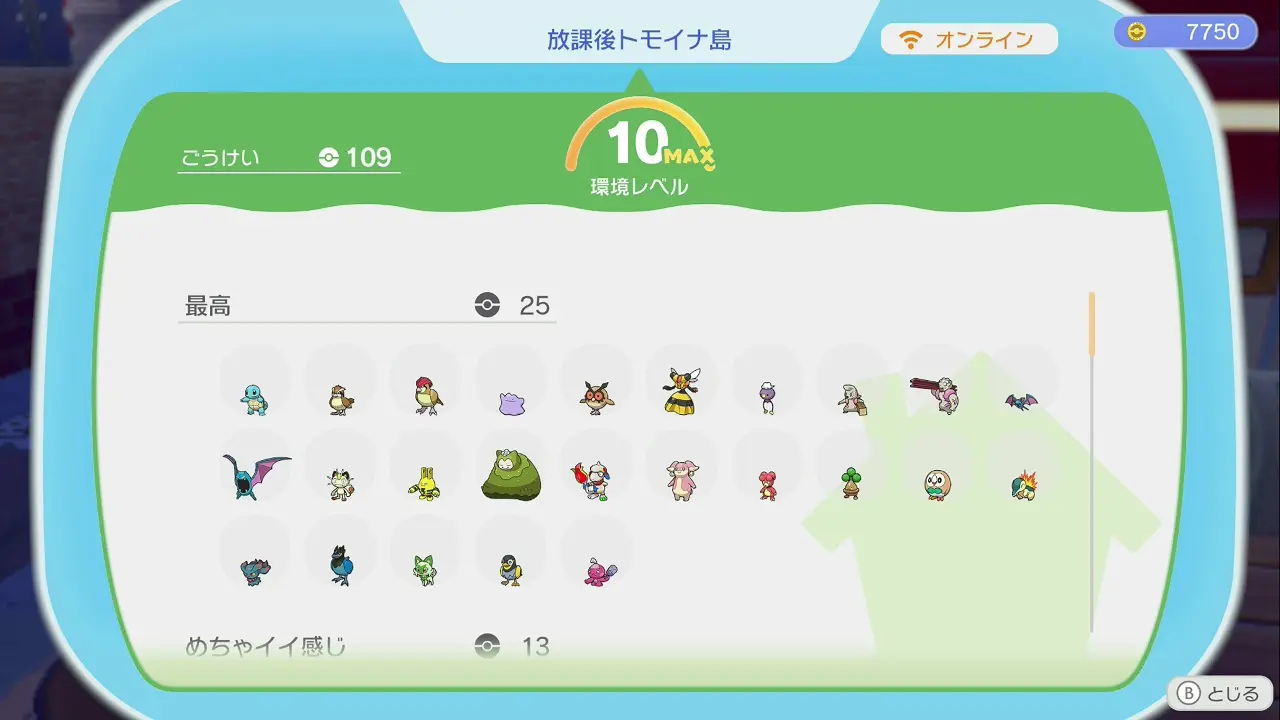Click the Drifloon balloon icon
Viewport: 1280px width, 720px height.
click(x=767, y=398)
